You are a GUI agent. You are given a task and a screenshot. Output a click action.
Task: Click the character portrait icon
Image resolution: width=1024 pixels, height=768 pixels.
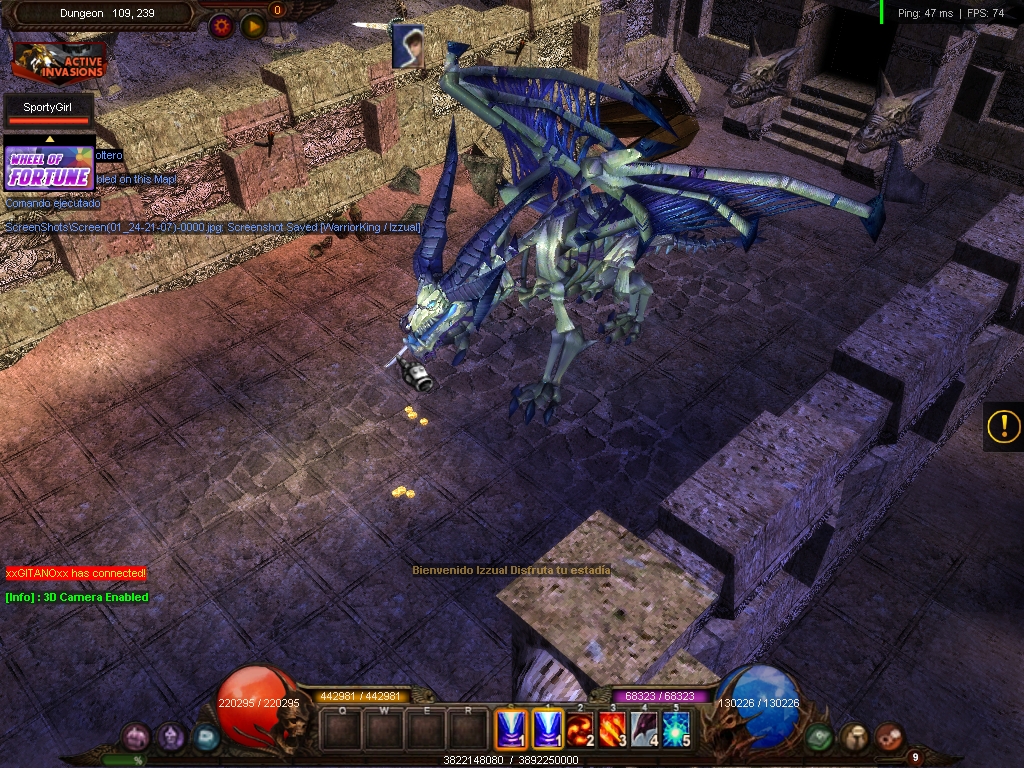tap(406, 47)
